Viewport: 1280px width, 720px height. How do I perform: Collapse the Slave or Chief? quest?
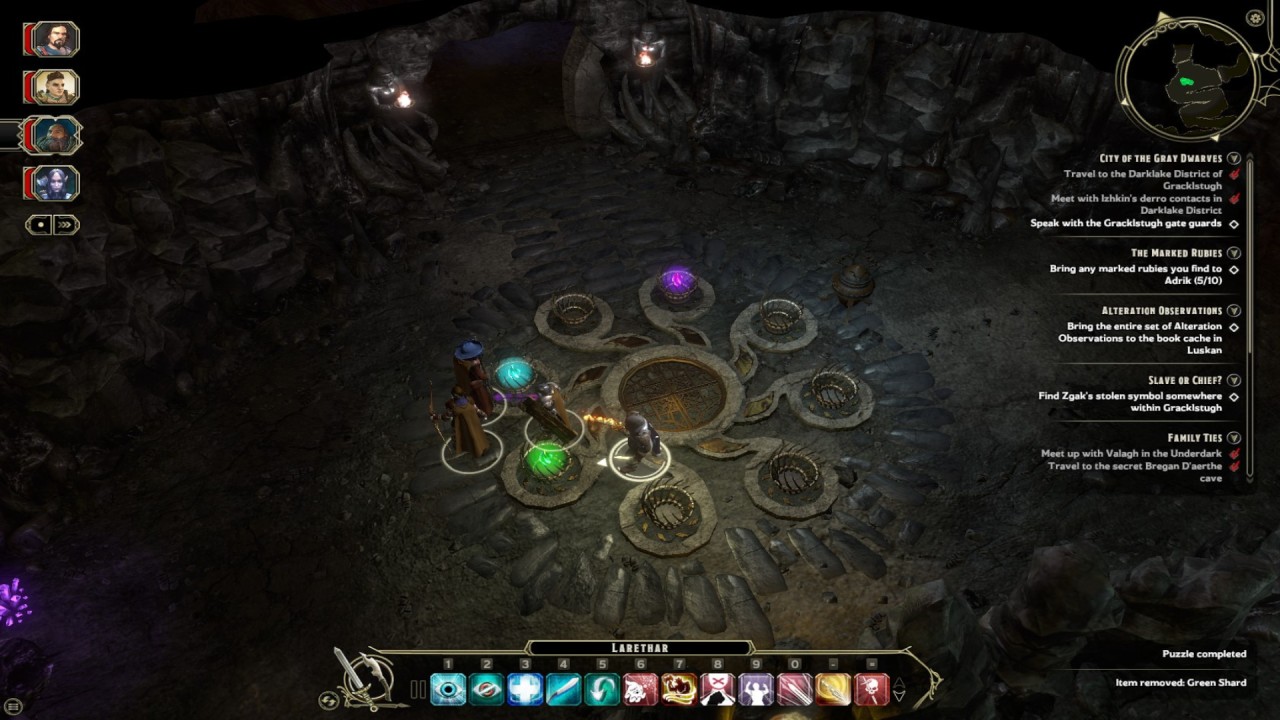point(1235,381)
